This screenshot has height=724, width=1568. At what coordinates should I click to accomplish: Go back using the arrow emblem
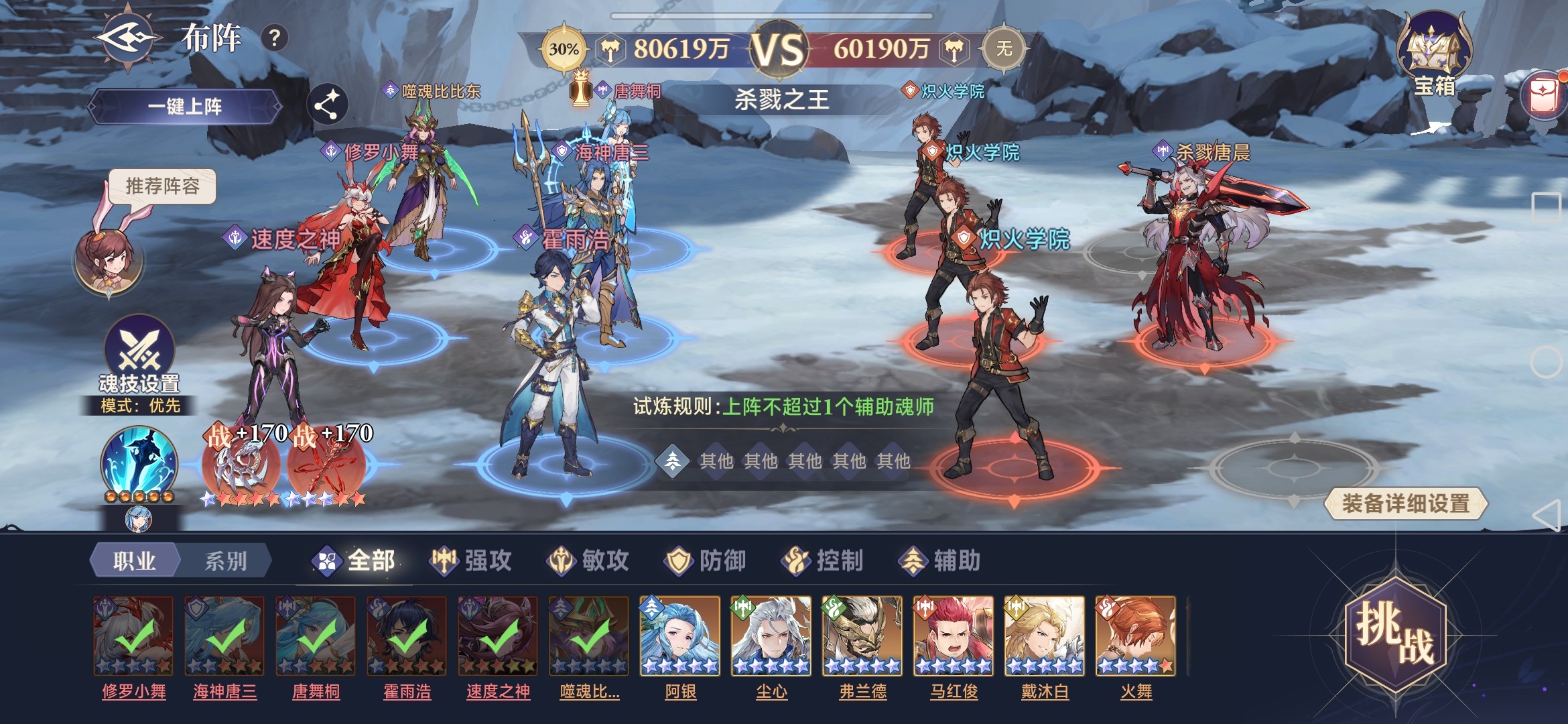click(129, 38)
